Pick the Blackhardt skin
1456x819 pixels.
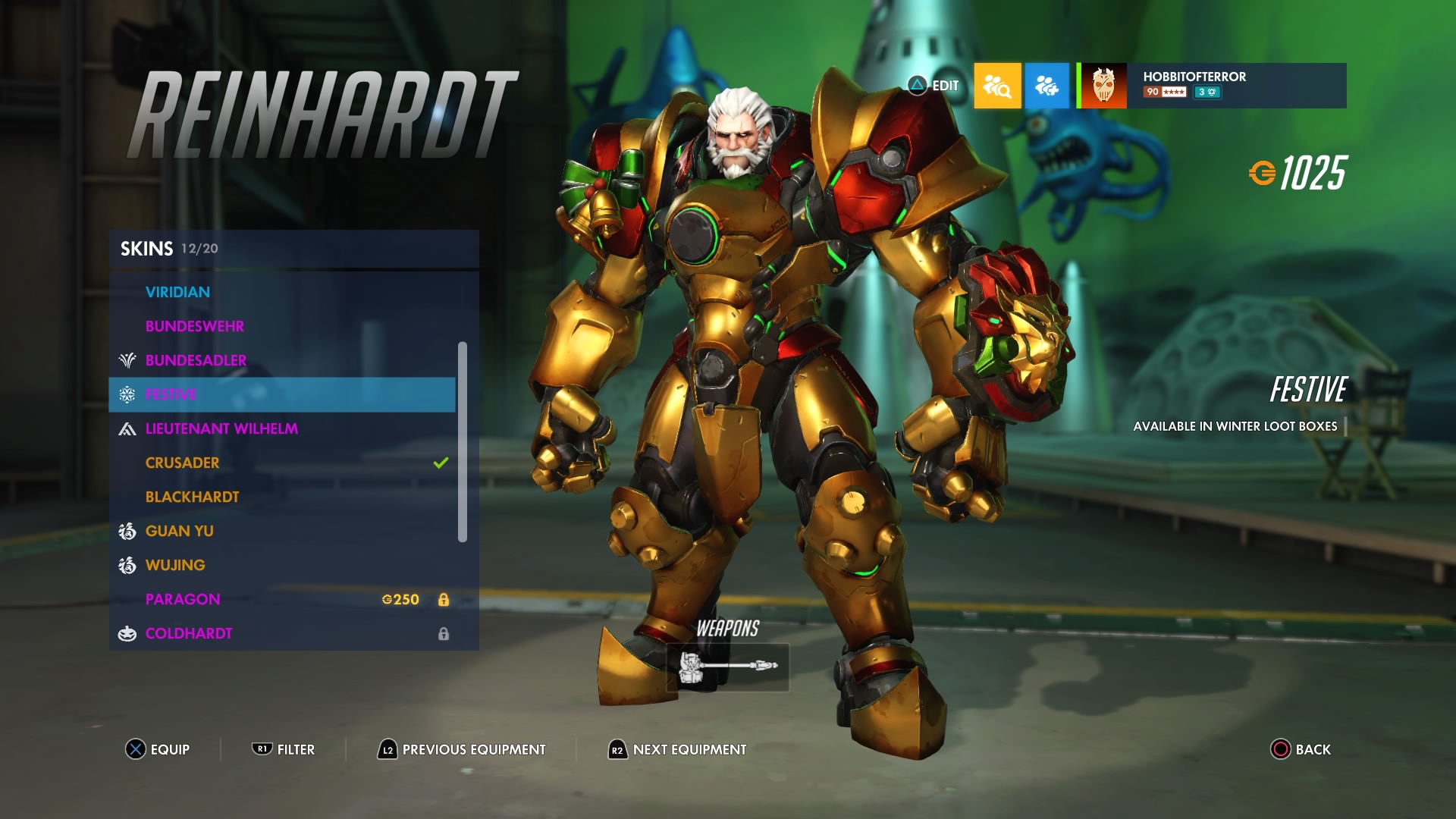(192, 497)
